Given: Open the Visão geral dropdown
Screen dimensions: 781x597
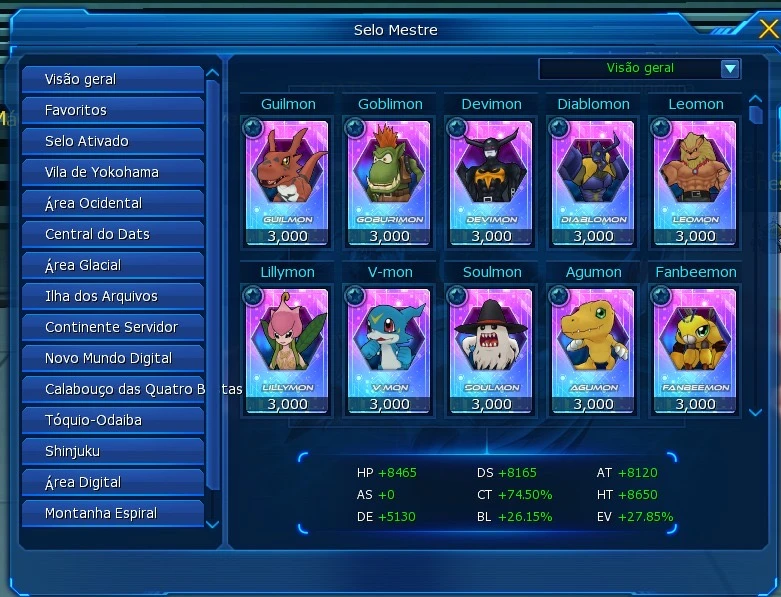Looking at the screenshot, I should click(x=730, y=69).
